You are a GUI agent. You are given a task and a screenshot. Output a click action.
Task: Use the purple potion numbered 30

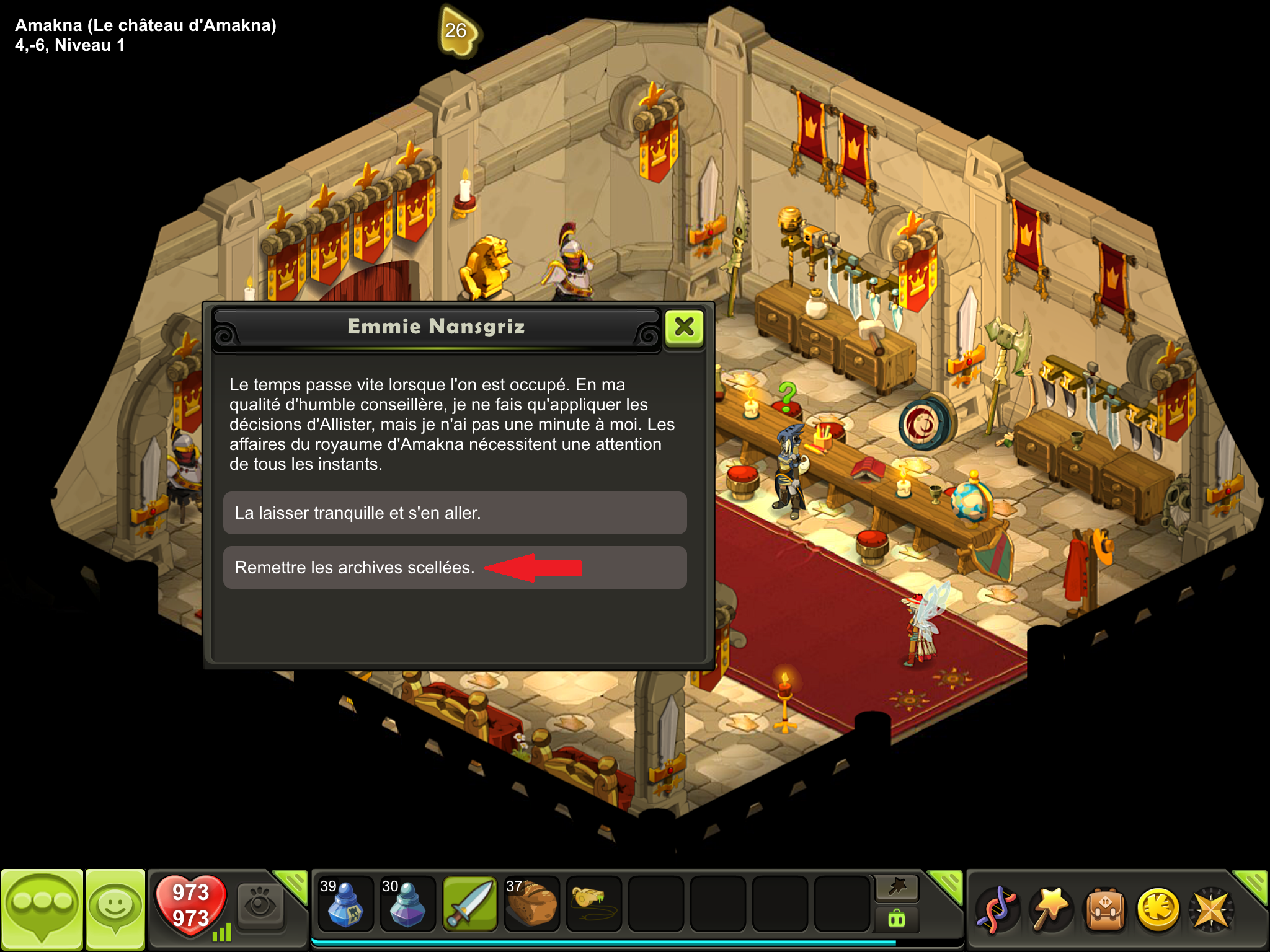coord(407,904)
